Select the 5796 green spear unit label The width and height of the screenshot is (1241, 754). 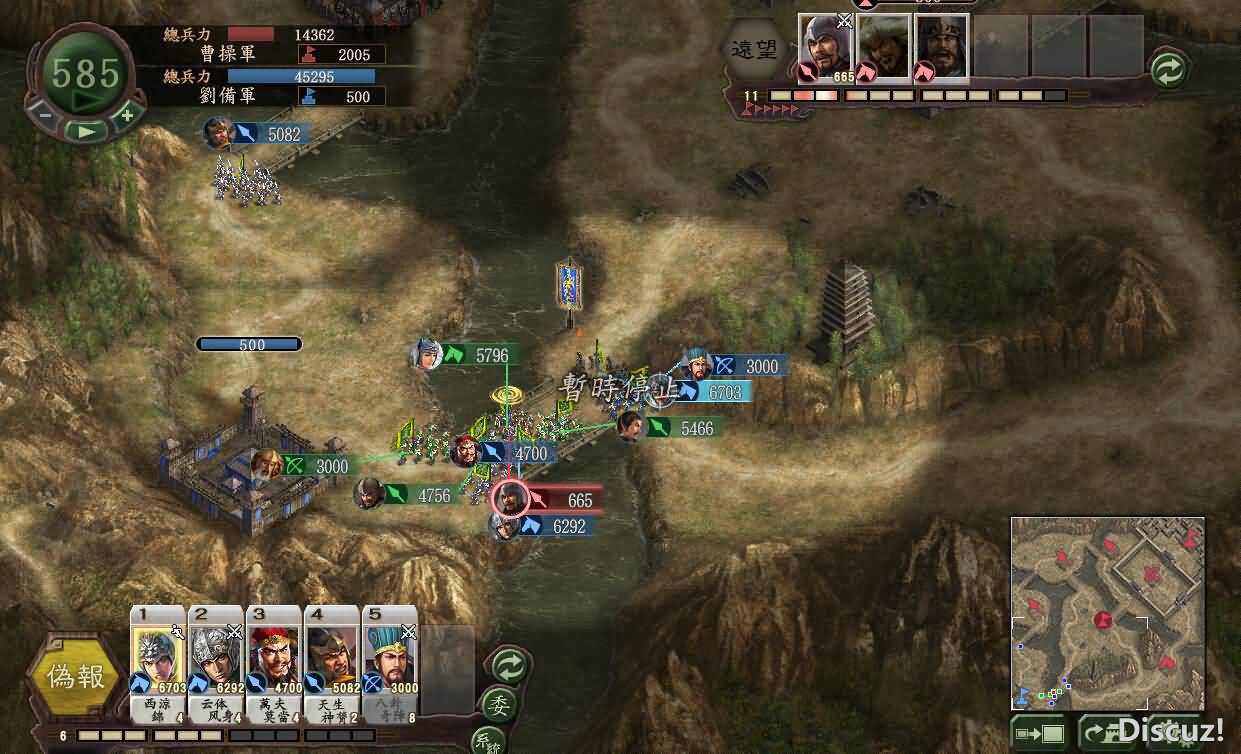coord(478,355)
